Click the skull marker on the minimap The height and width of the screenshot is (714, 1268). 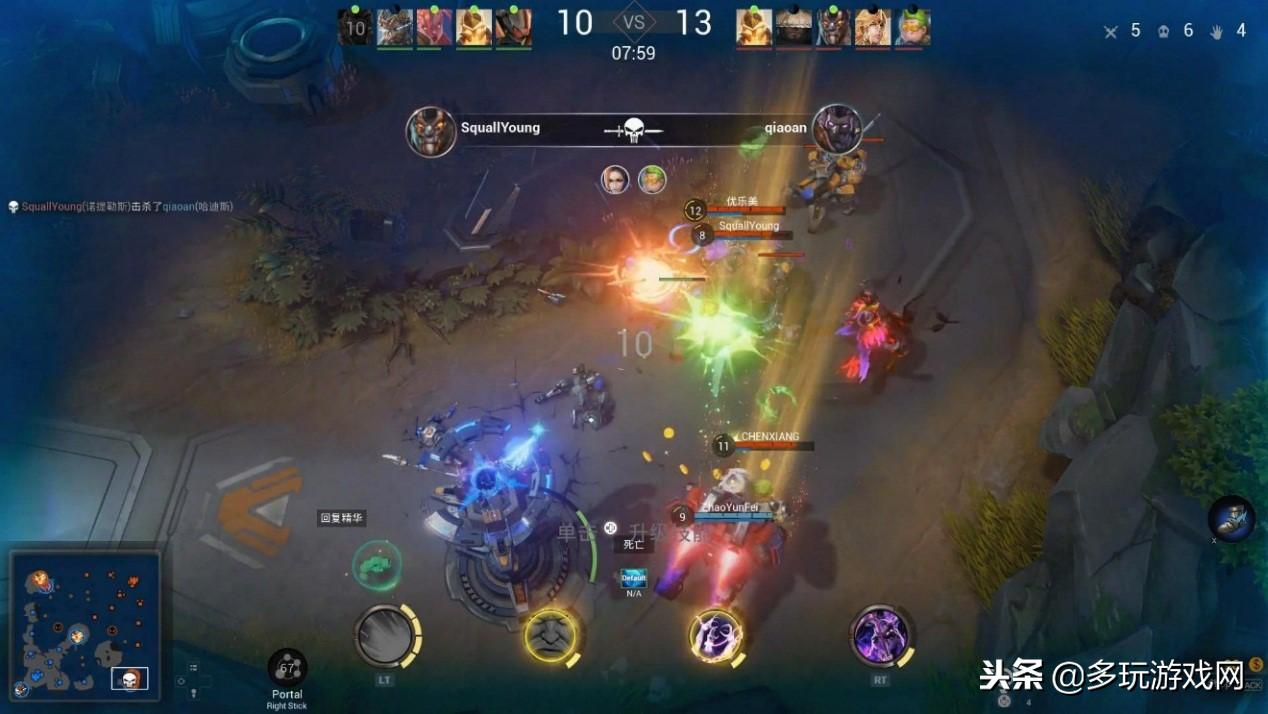pyautogui.click(x=130, y=679)
